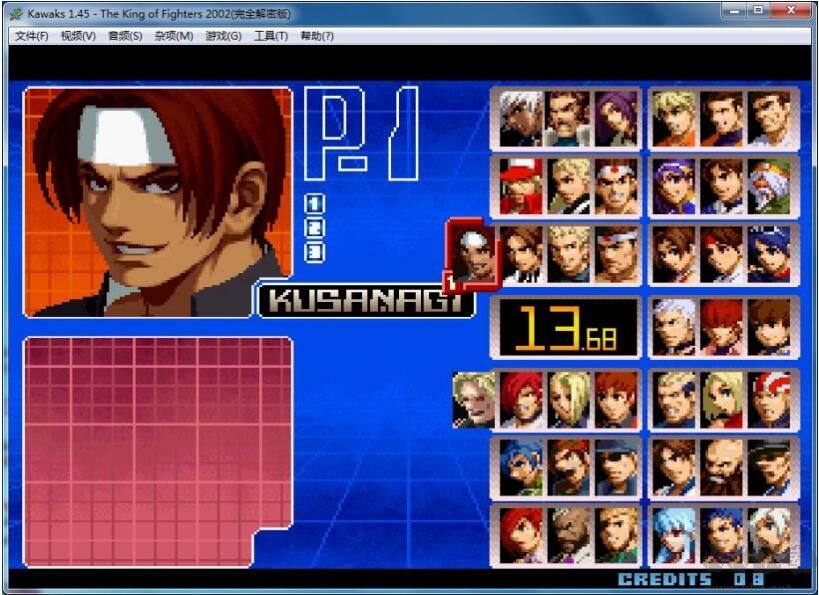Choose Terry with the red cap
The width and height of the screenshot is (819, 595).
520,186
